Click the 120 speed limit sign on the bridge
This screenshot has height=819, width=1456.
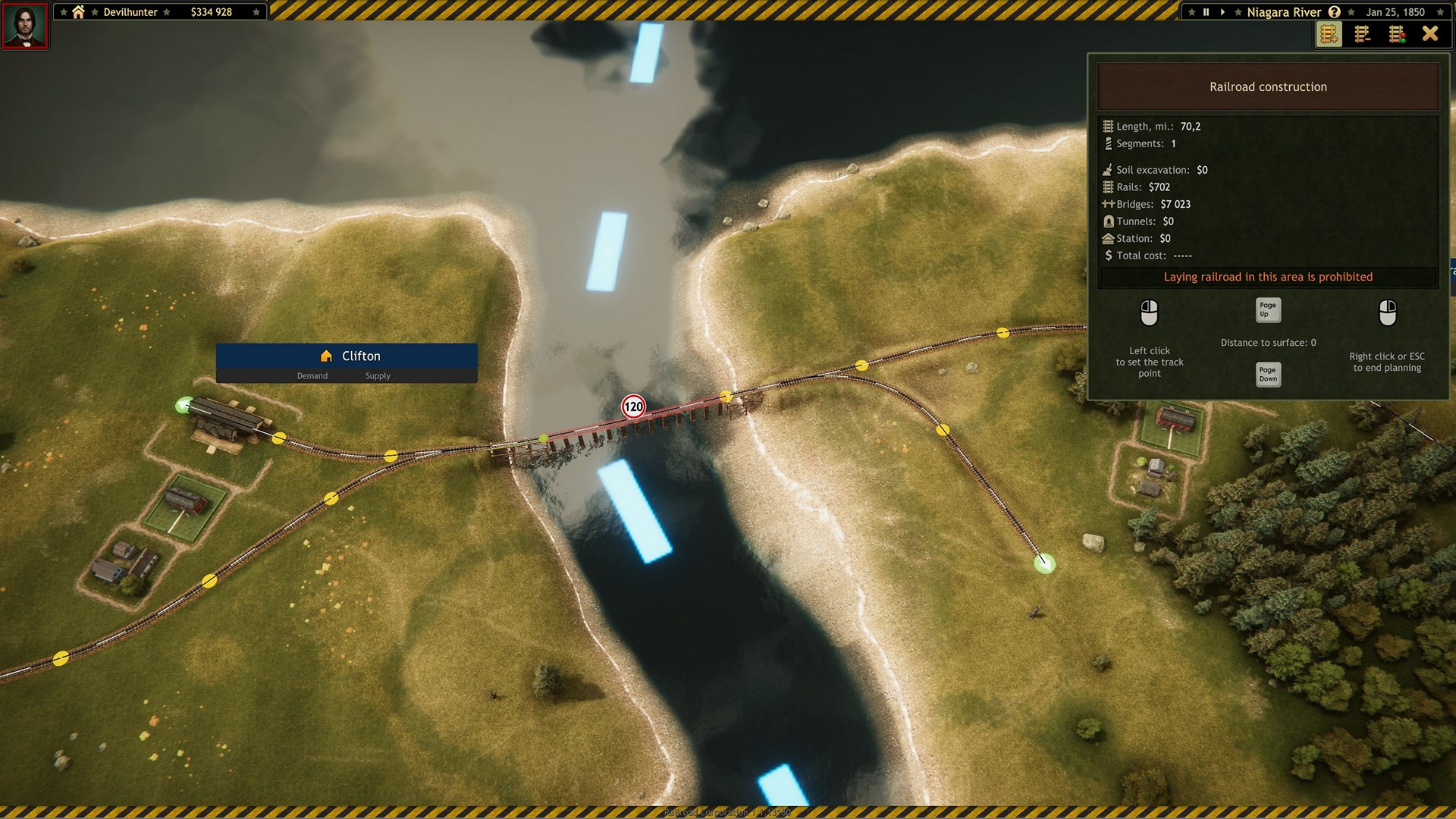click(634, 407)
